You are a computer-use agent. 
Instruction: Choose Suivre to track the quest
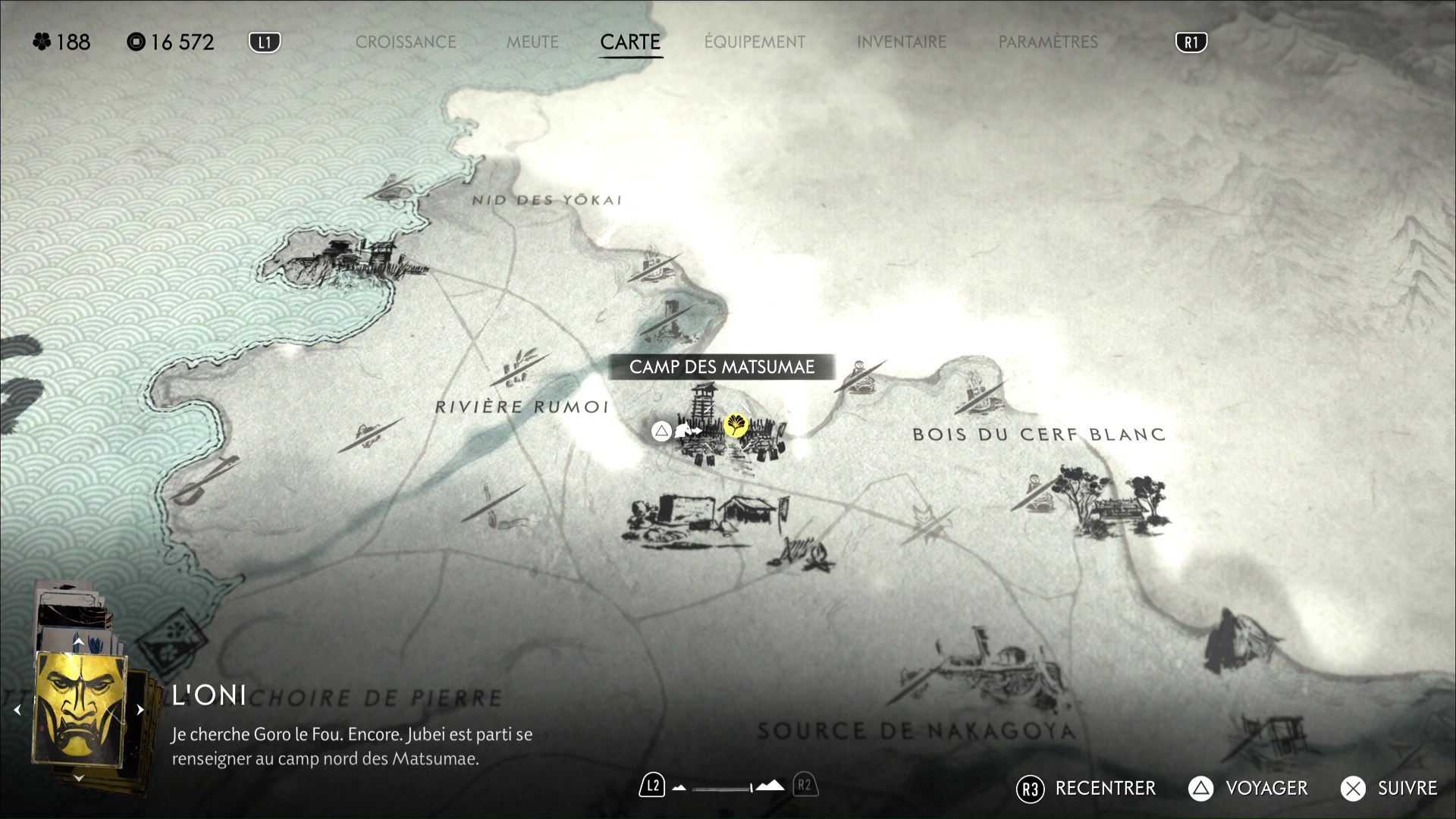[x=1389, y=789]
